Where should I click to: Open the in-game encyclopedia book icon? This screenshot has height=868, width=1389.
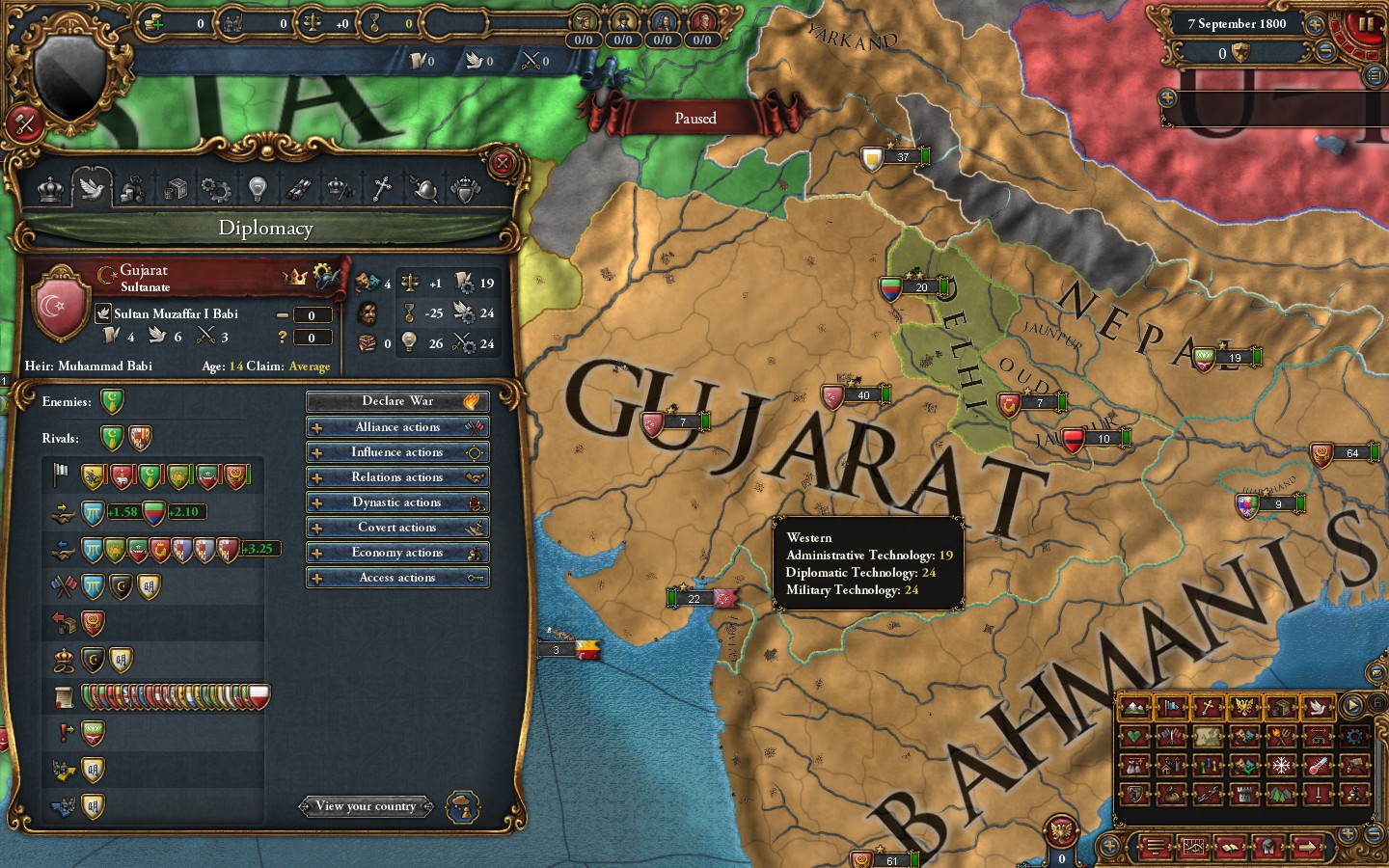pyautogui.click(x=1230, y=847)
